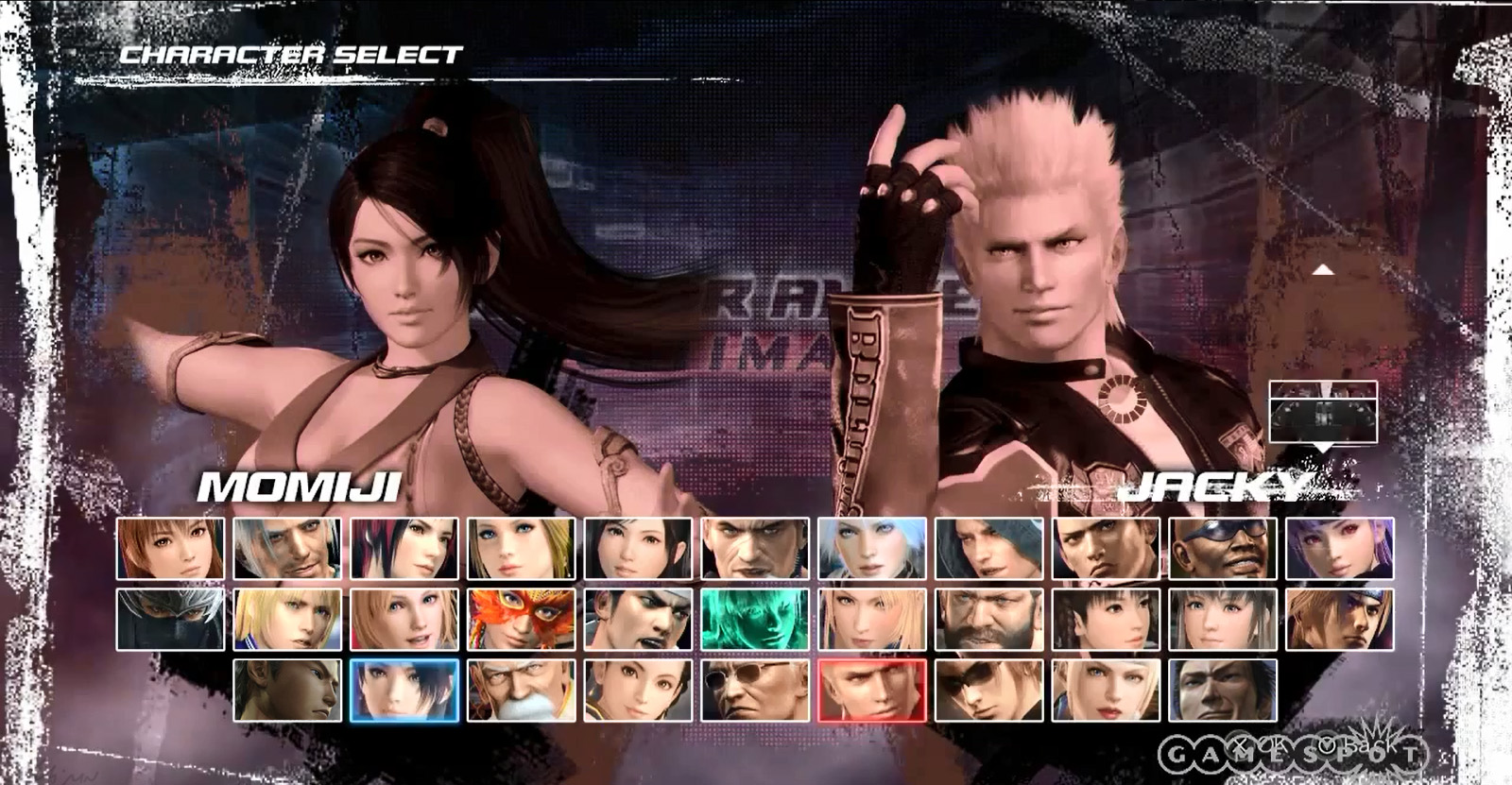The image size is (1512, 785).
Task: Click the up arrow above stage preview
Action: coord(1323,270)
